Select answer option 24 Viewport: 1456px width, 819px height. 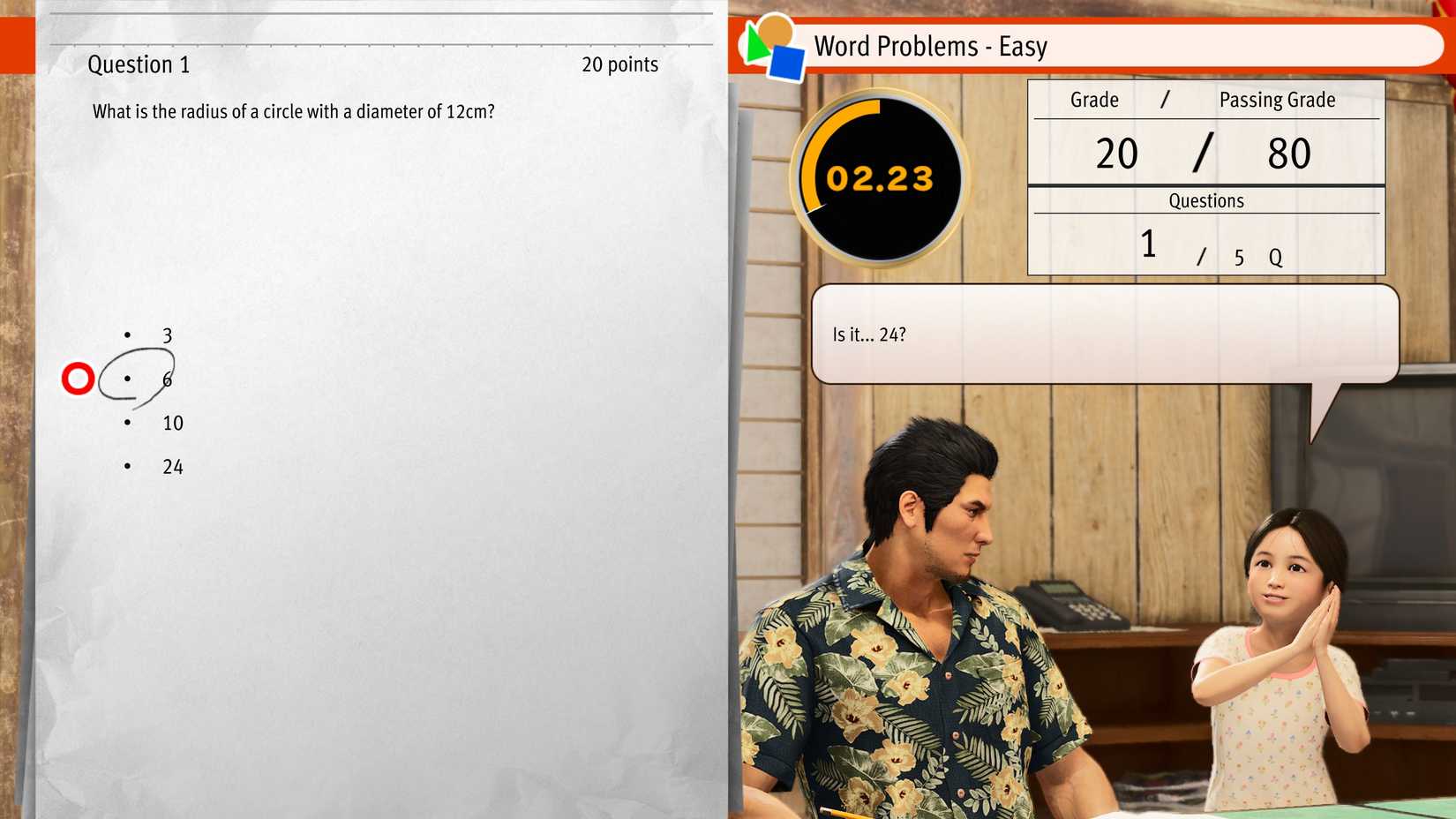tap(172, 466)
